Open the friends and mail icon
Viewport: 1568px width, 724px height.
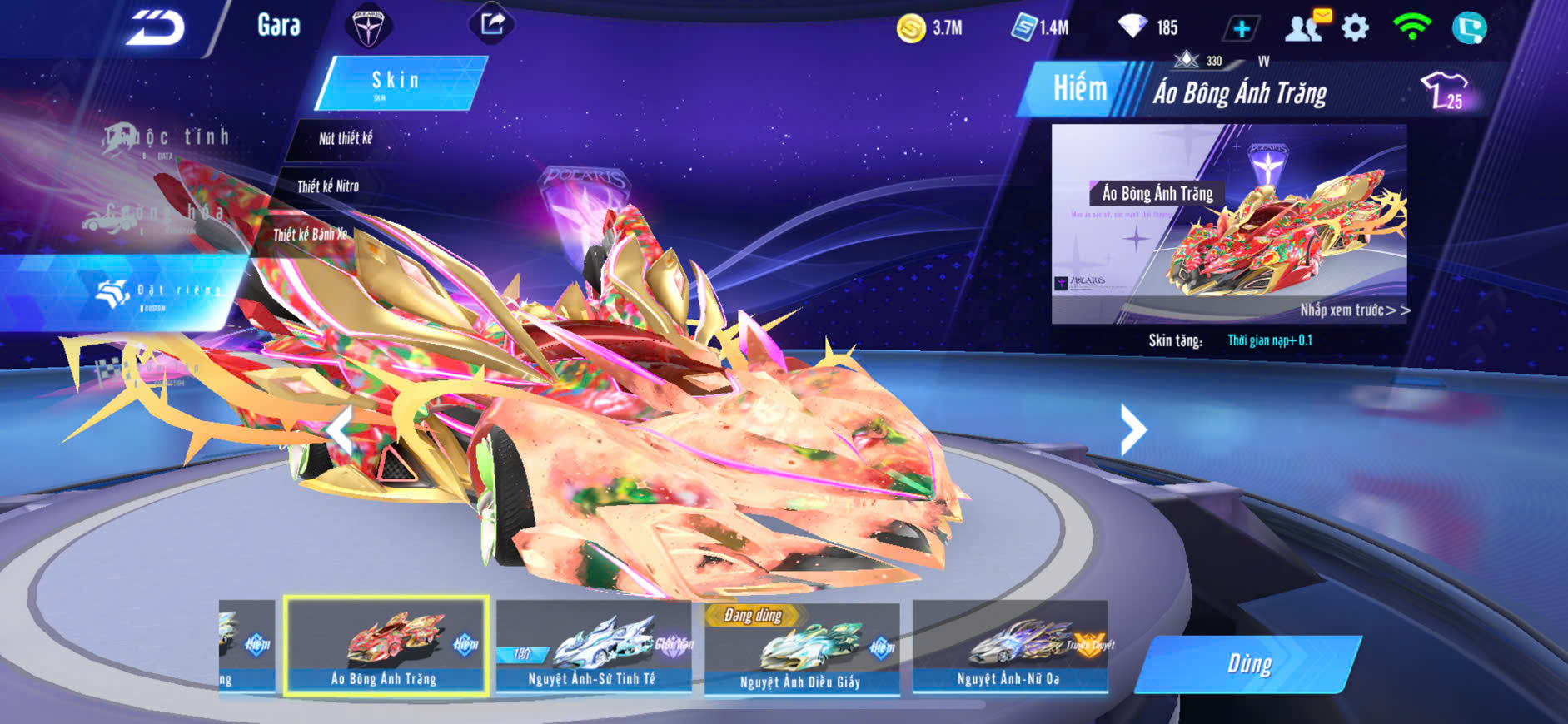[1305, 28]
